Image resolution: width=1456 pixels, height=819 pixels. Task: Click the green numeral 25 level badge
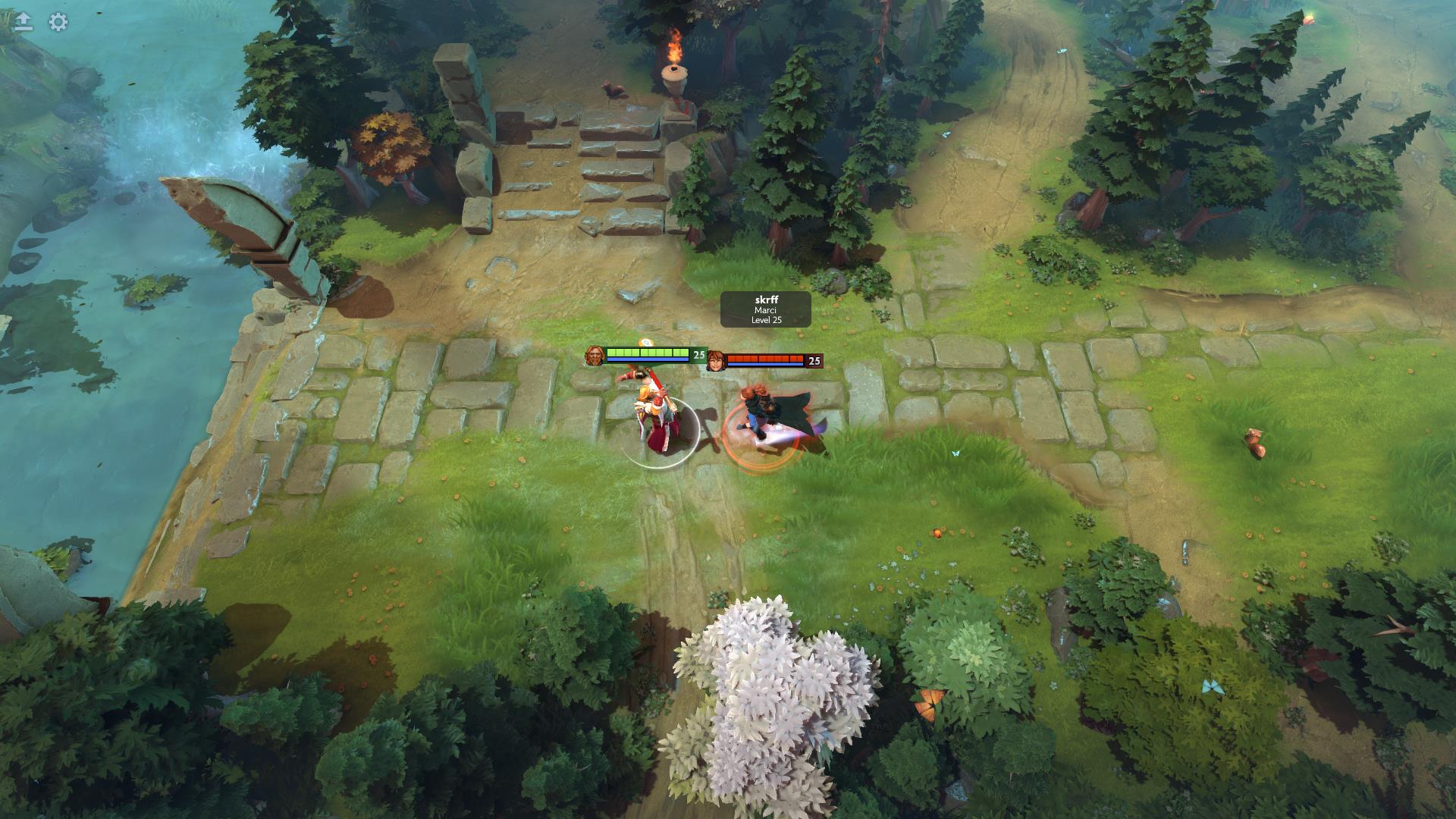coord(698,354)
